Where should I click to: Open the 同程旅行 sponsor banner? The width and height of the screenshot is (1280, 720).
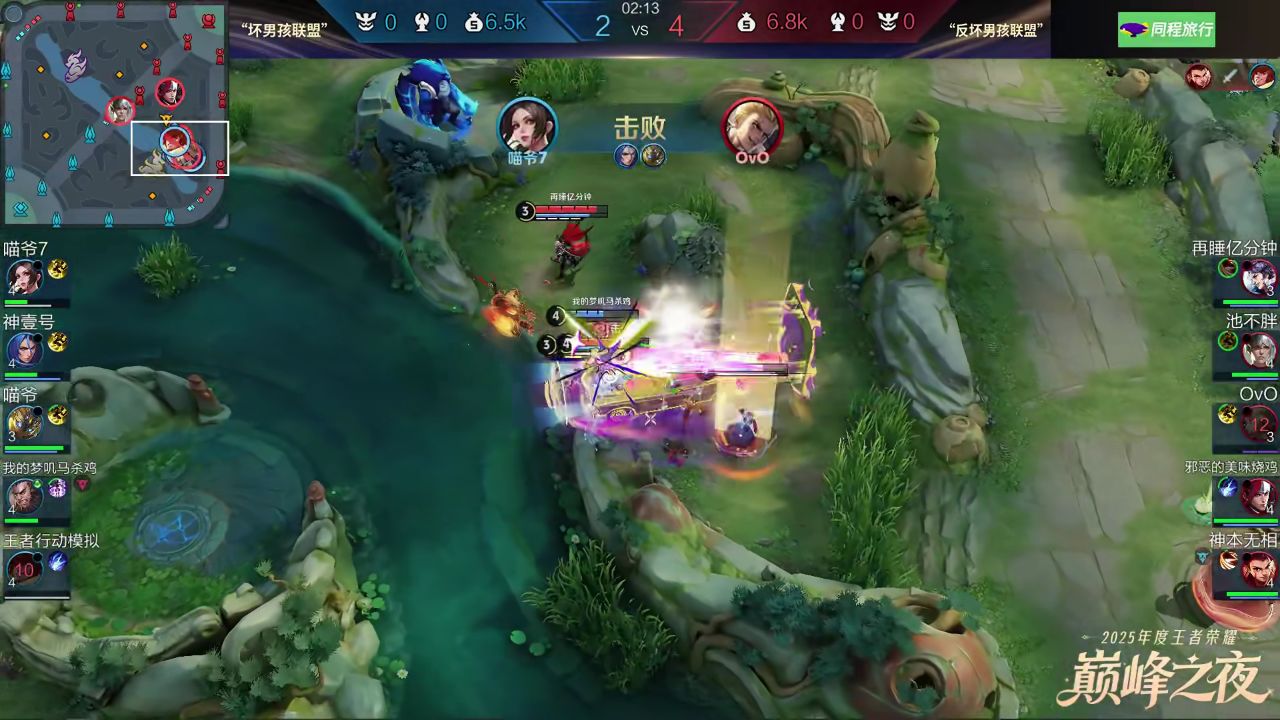click(1165, 29)
